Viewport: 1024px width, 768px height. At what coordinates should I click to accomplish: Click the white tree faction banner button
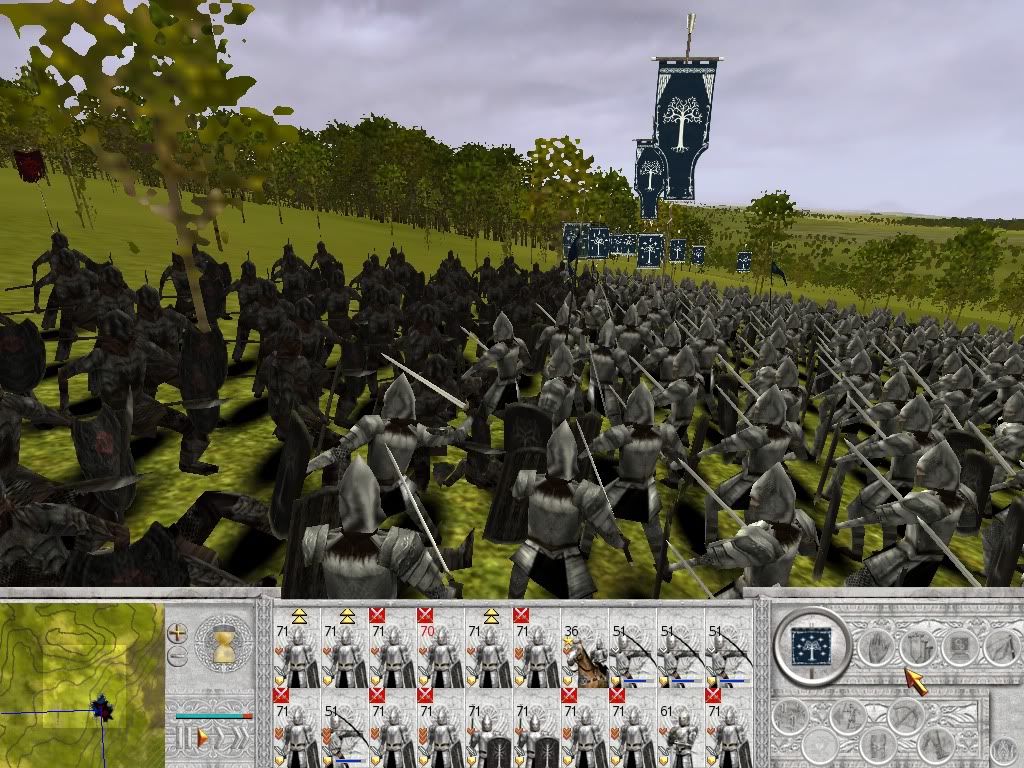click(x=811, y=646)
